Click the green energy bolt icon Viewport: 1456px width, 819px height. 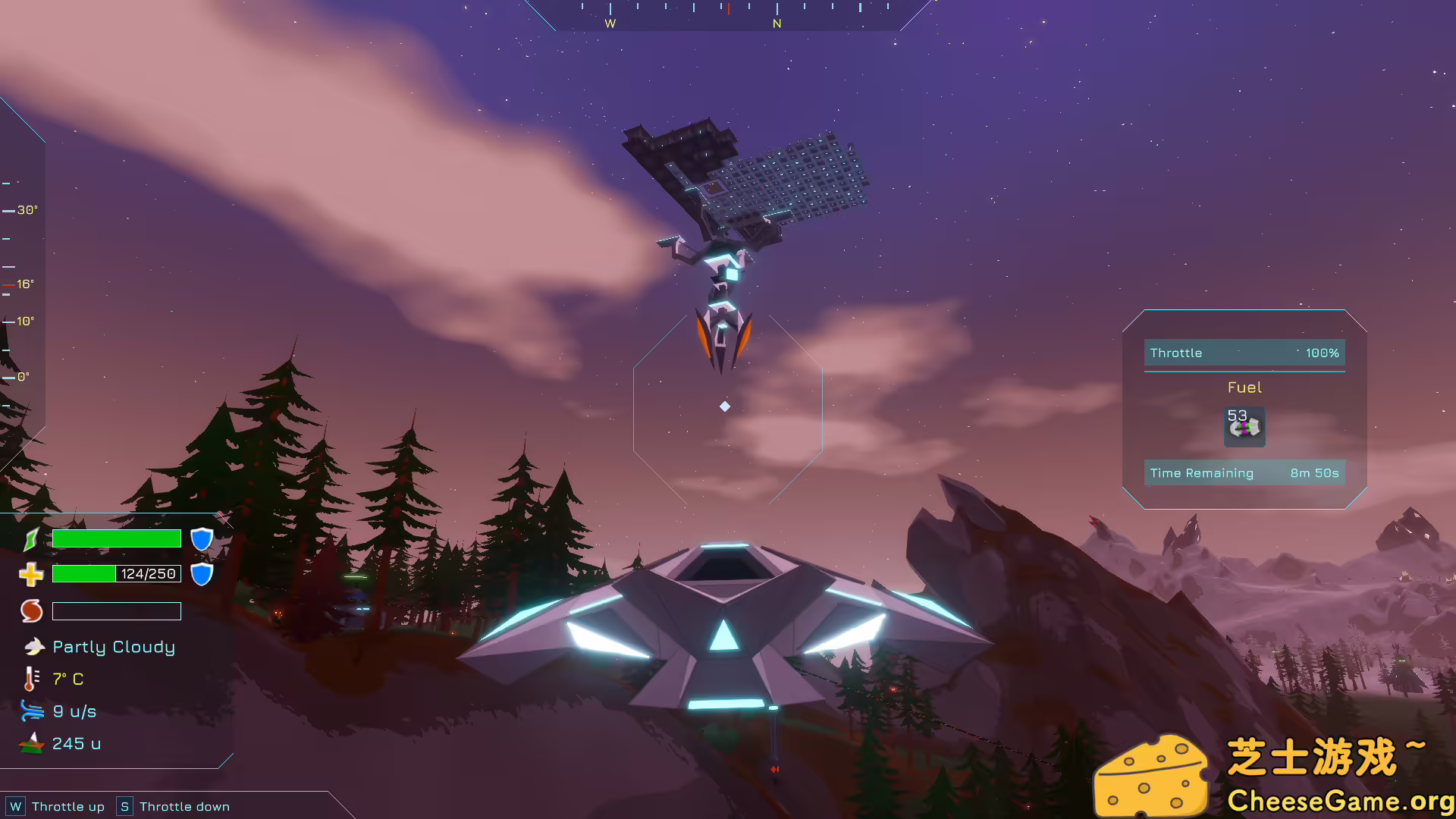pos(31,538)
